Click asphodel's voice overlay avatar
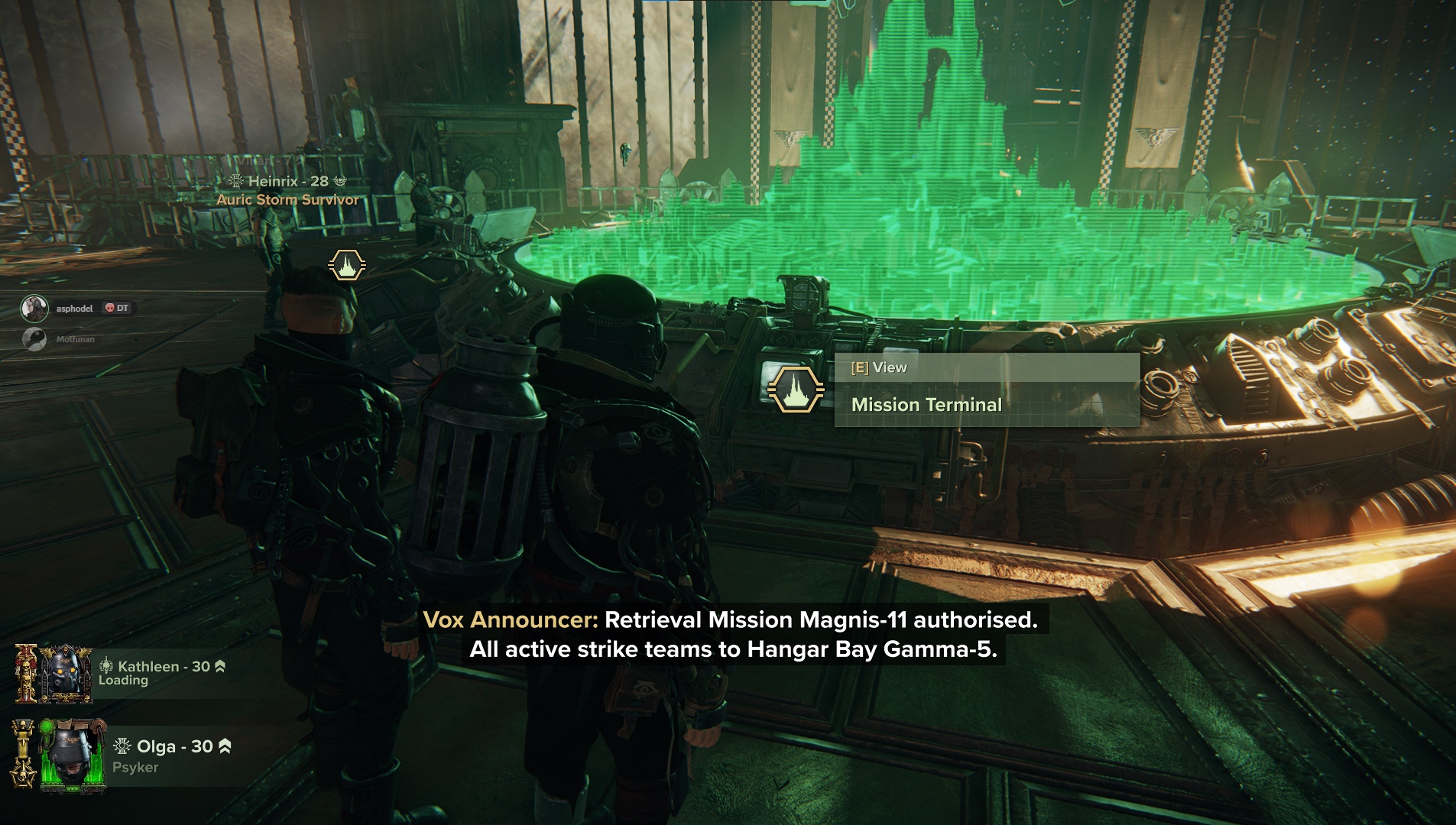The width and height of the screenshot is (1456, 825). pyautogui.click(x=34, y=309)
